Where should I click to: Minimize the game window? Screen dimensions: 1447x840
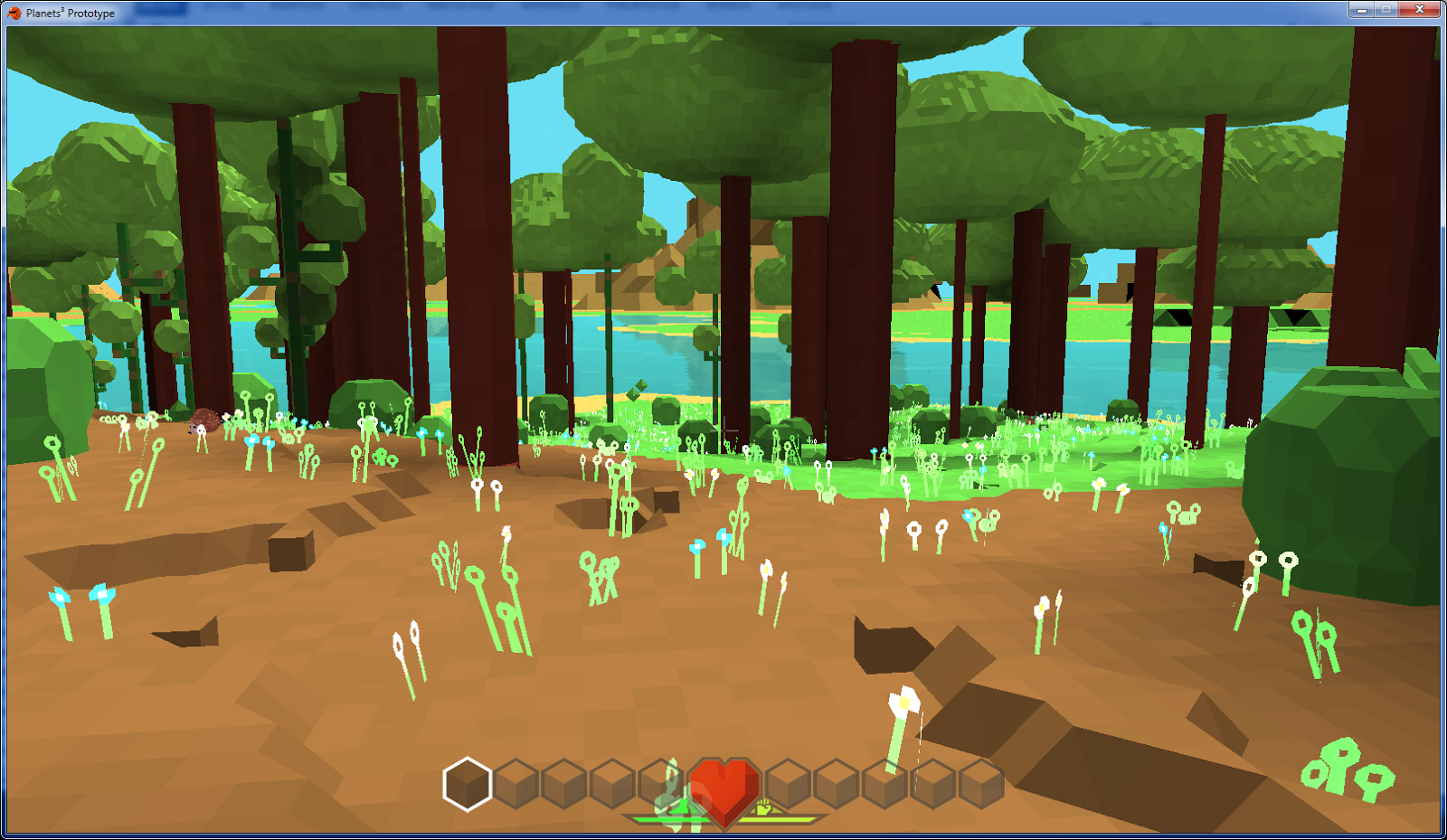pyautogui.click(x=1361, y=10)
